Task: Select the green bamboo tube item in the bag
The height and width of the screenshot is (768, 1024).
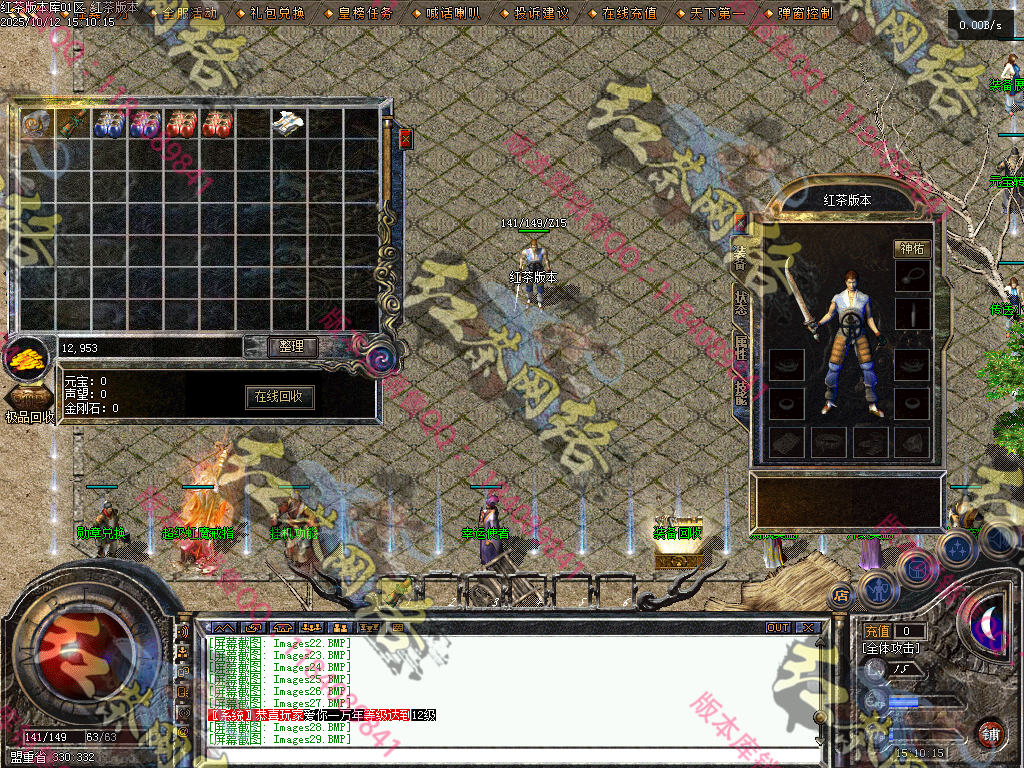Action: coord(73,124)
